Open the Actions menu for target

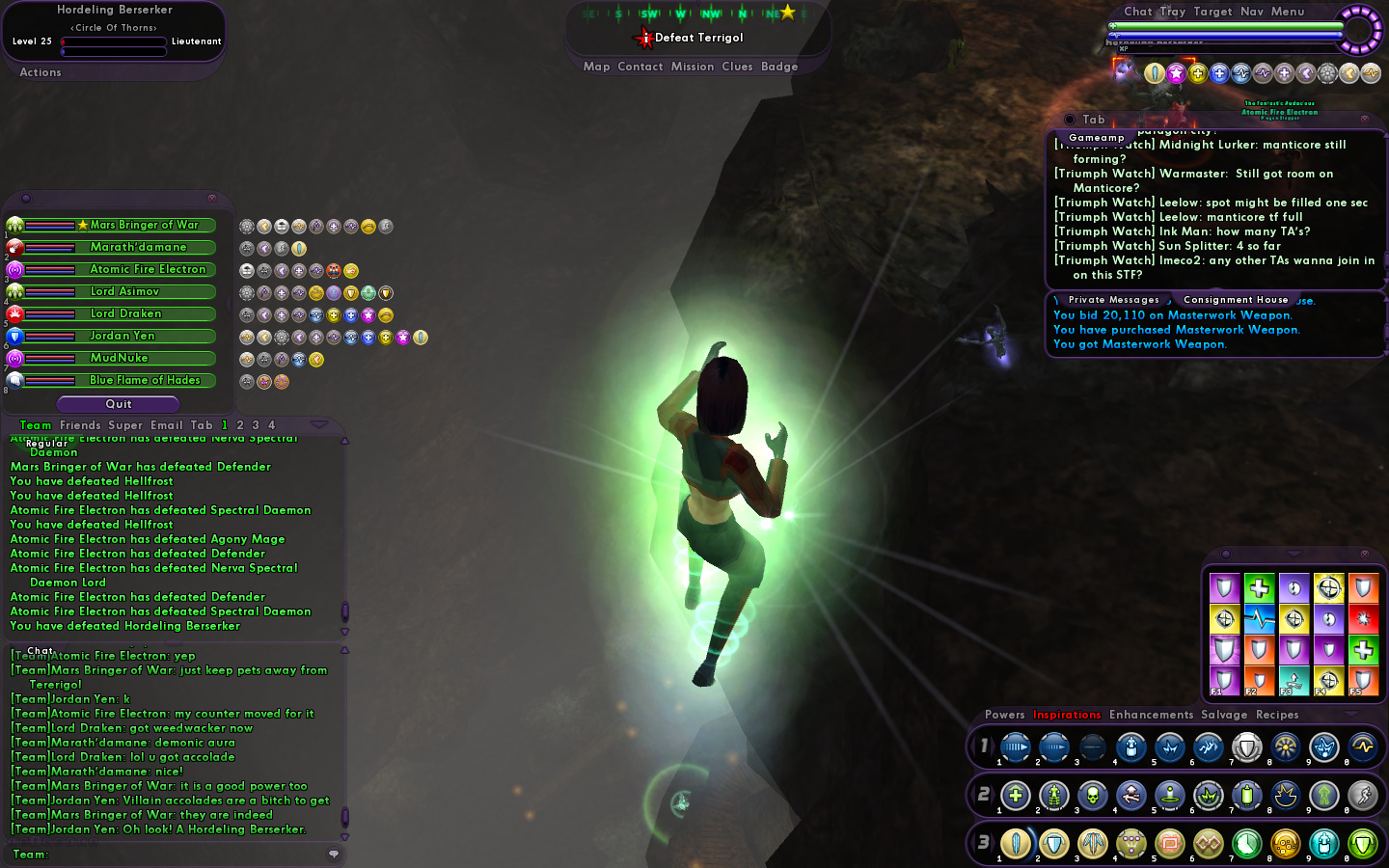point(41,72)
